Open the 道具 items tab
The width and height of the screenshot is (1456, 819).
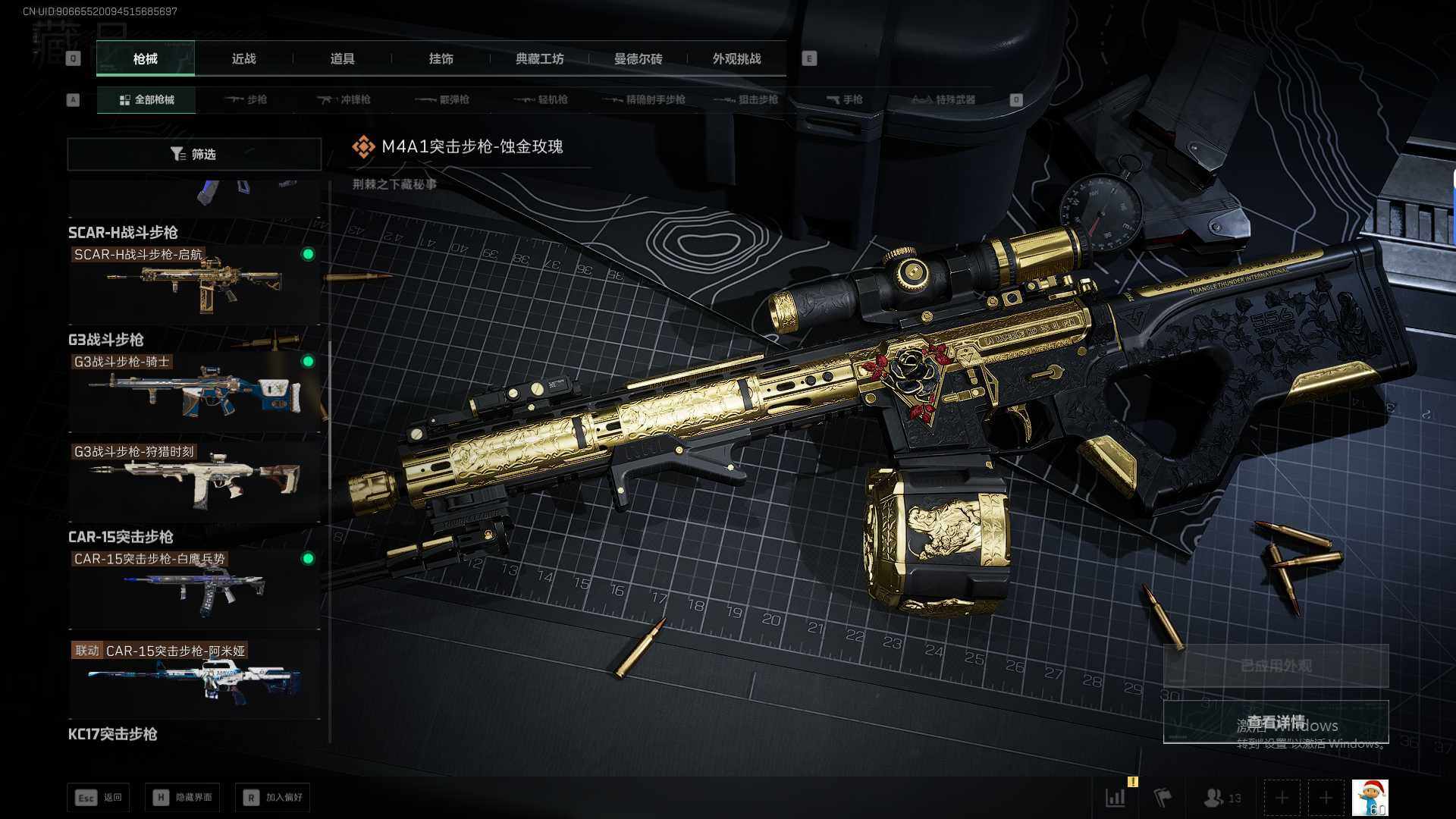(x=342, y=58)
